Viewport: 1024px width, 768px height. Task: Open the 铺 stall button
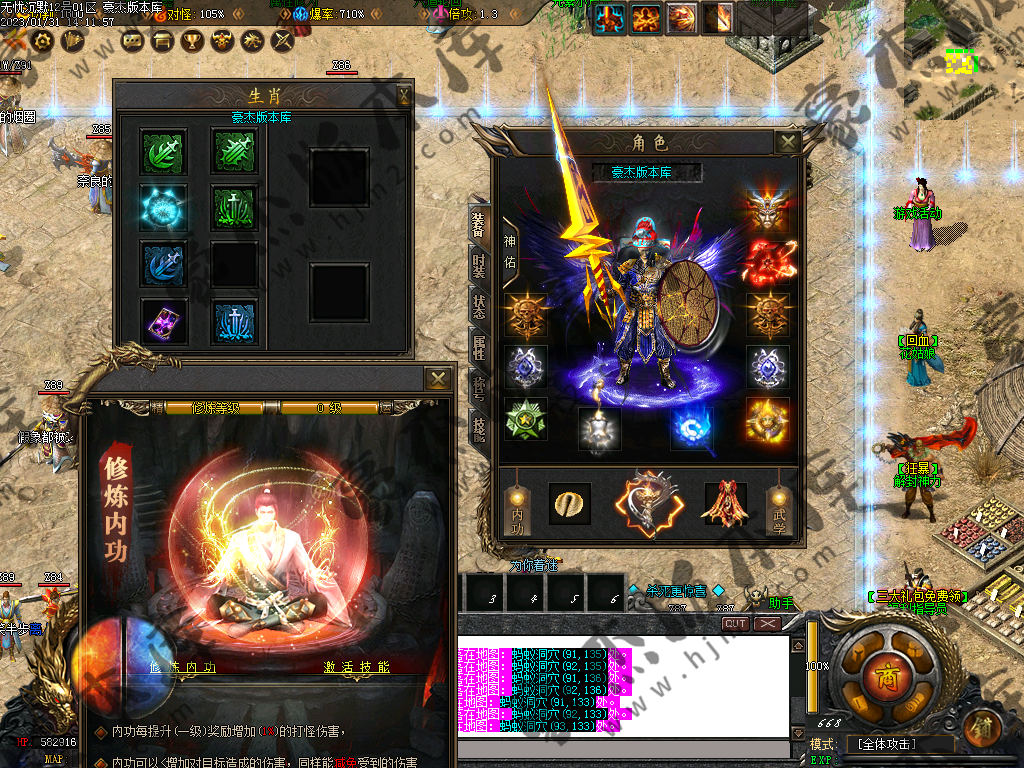[984, 724]
